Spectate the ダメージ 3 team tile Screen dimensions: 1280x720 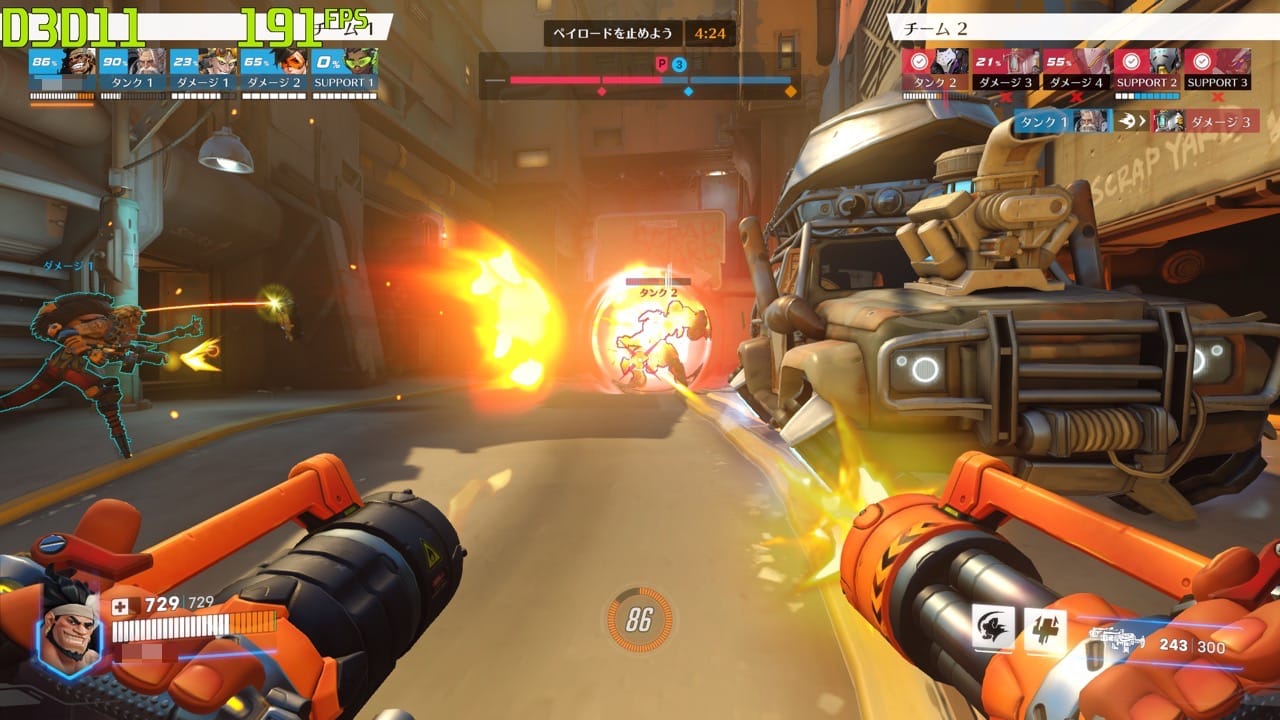pos(1006,71)
